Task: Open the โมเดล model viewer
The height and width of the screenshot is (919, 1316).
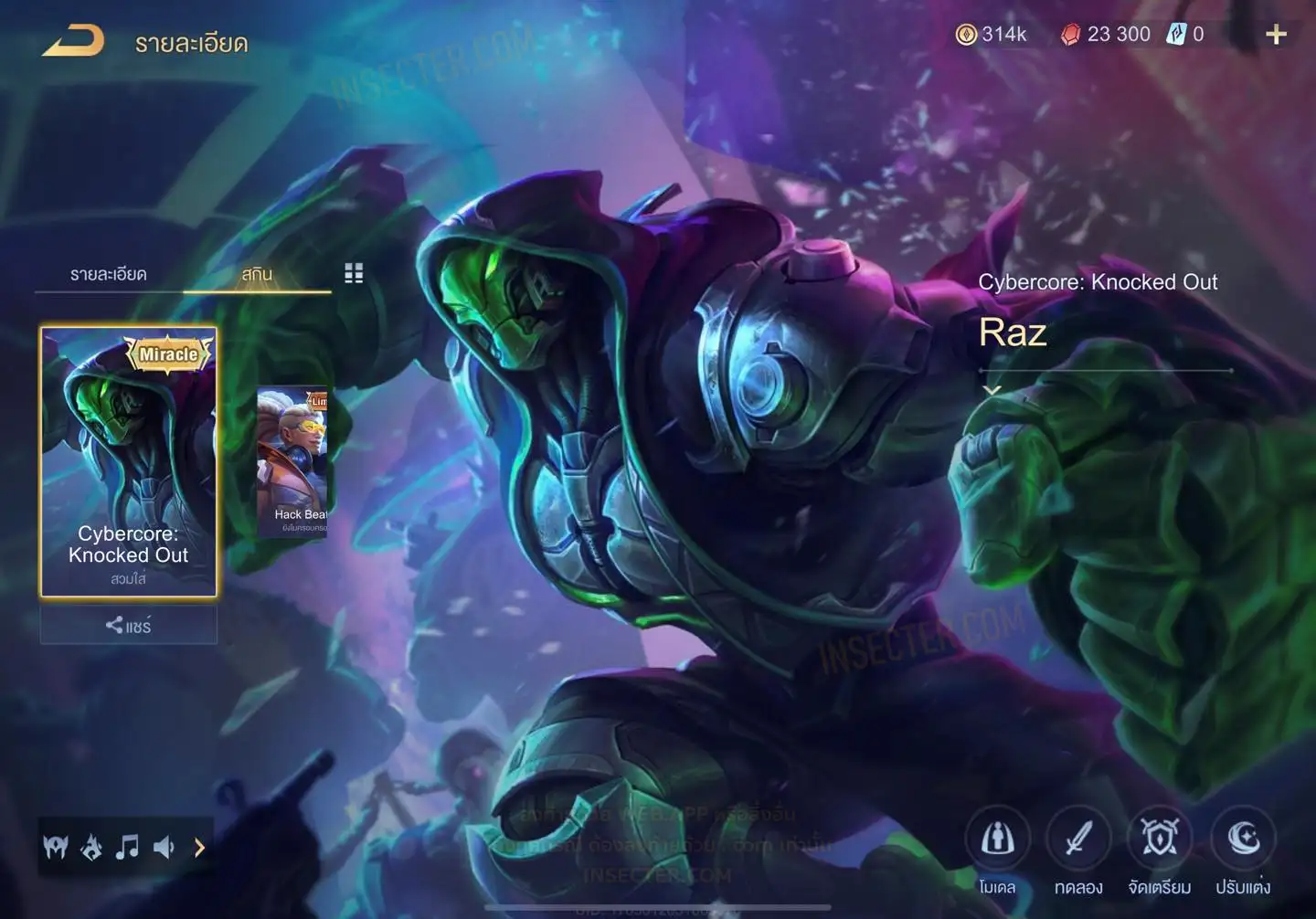Action: (x=997, y=839)
